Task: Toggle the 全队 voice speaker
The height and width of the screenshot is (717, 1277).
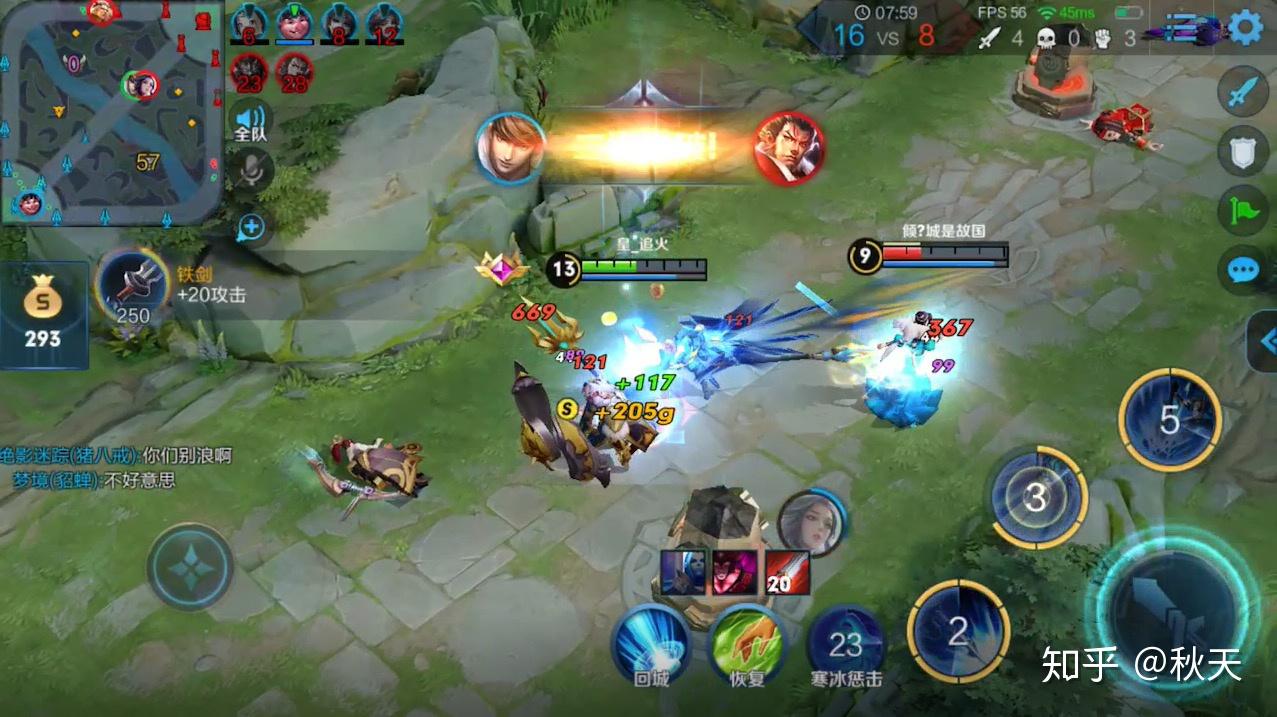Action: (x=250, y=121)
